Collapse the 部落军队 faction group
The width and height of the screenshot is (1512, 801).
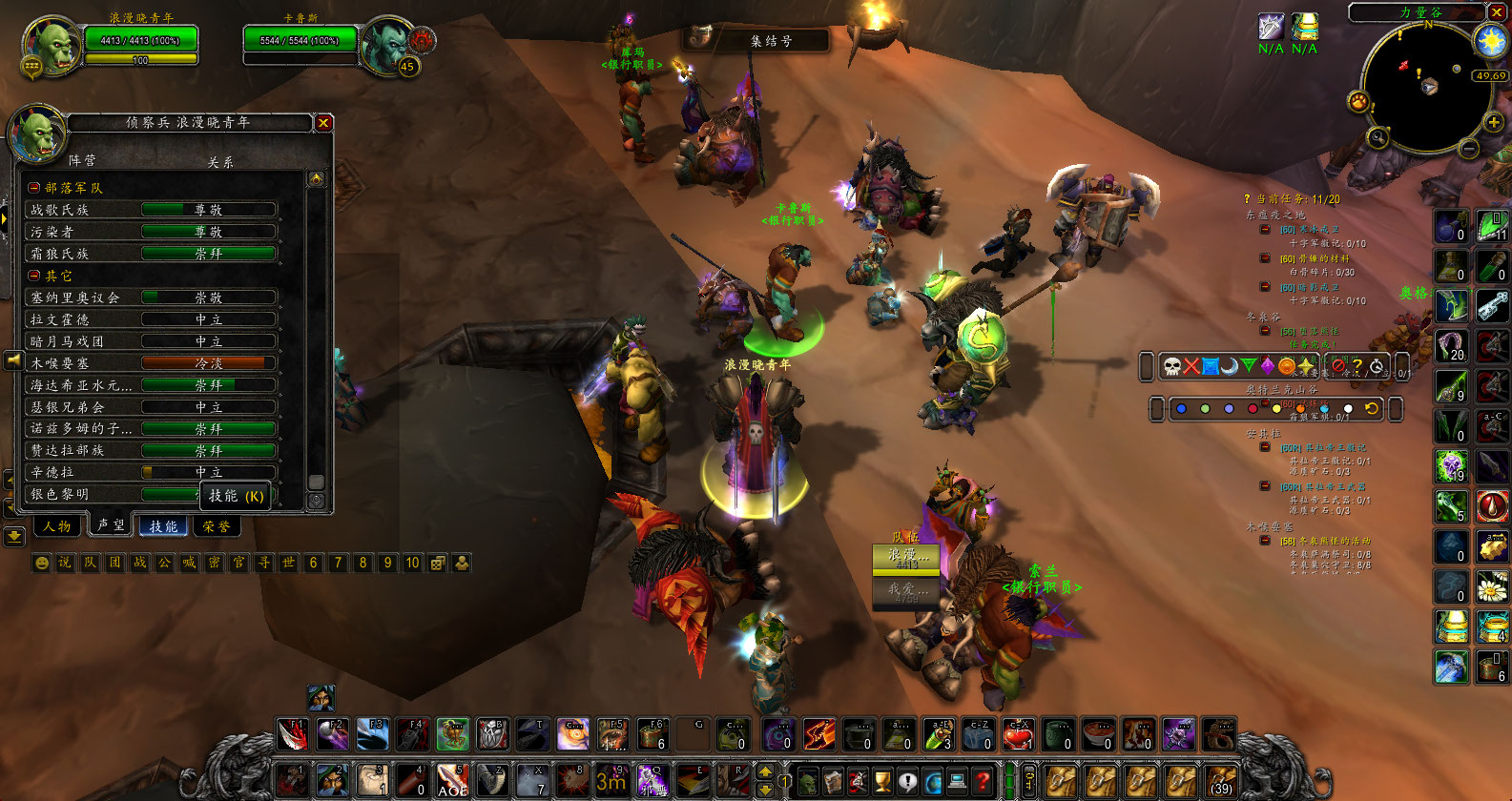tap(34, 188)
